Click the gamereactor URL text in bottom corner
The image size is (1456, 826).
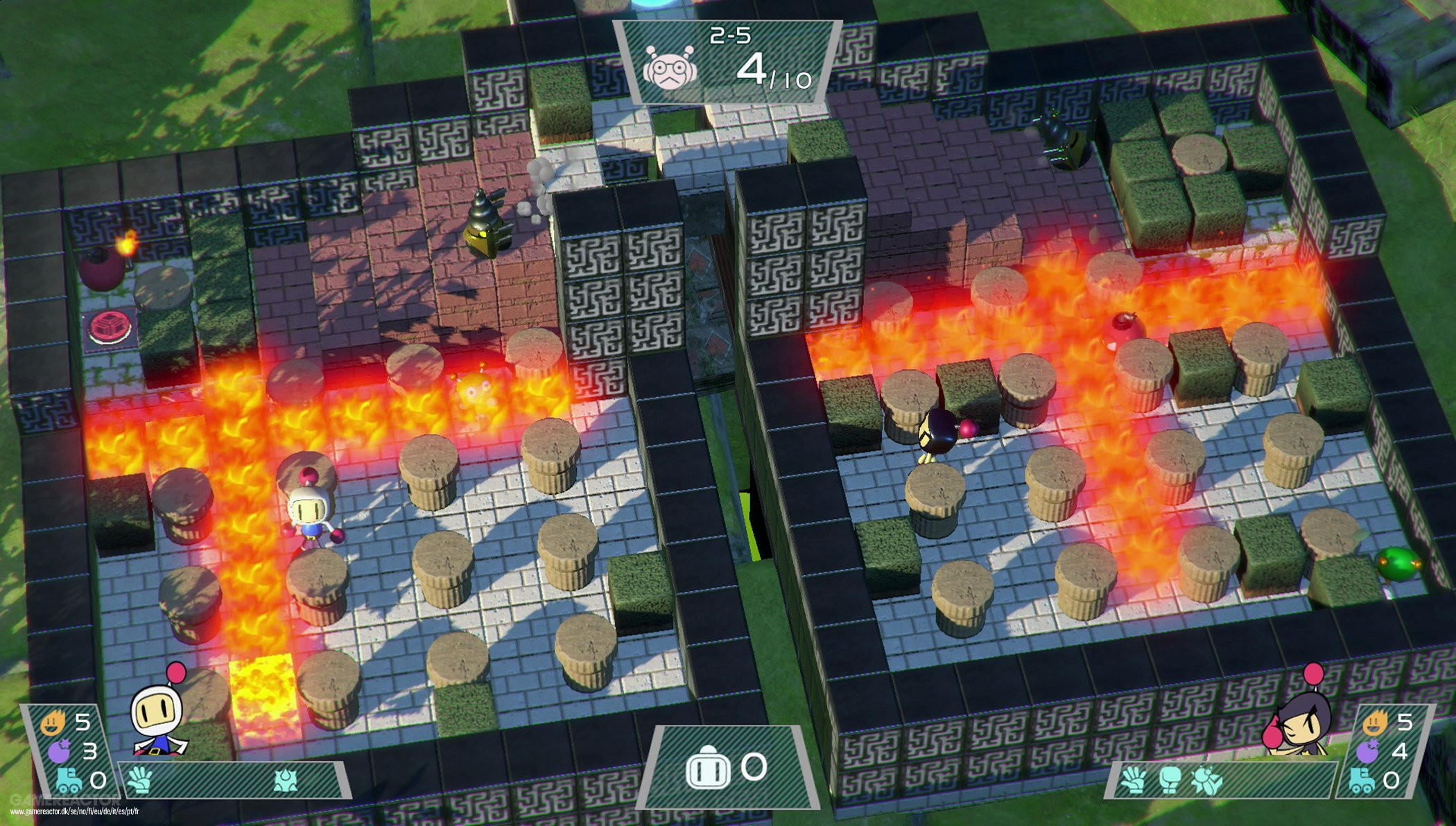(x=76, y=811)
